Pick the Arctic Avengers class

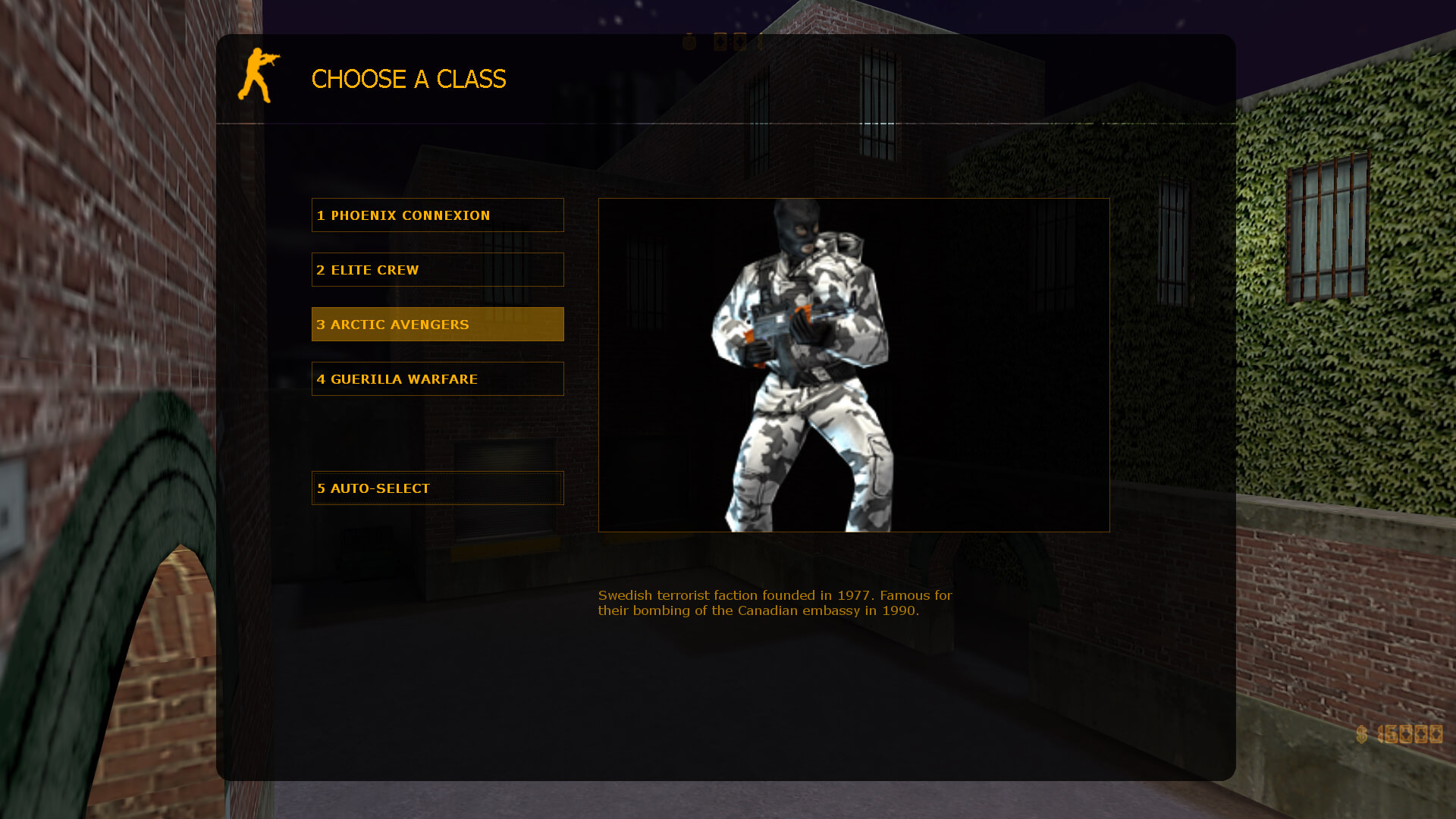[x=438, y=325]
